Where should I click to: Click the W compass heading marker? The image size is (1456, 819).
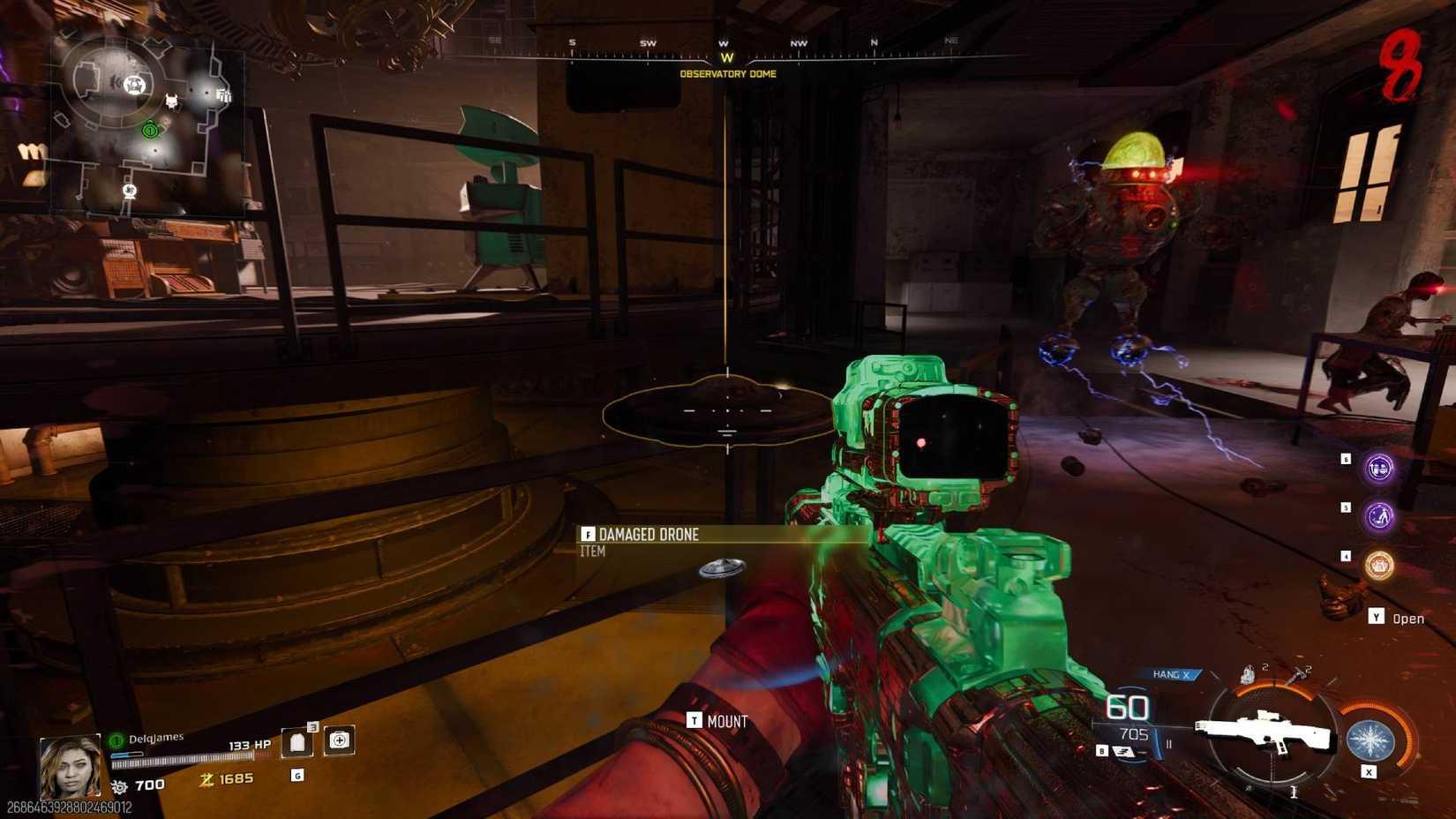(x=727, y=56)
